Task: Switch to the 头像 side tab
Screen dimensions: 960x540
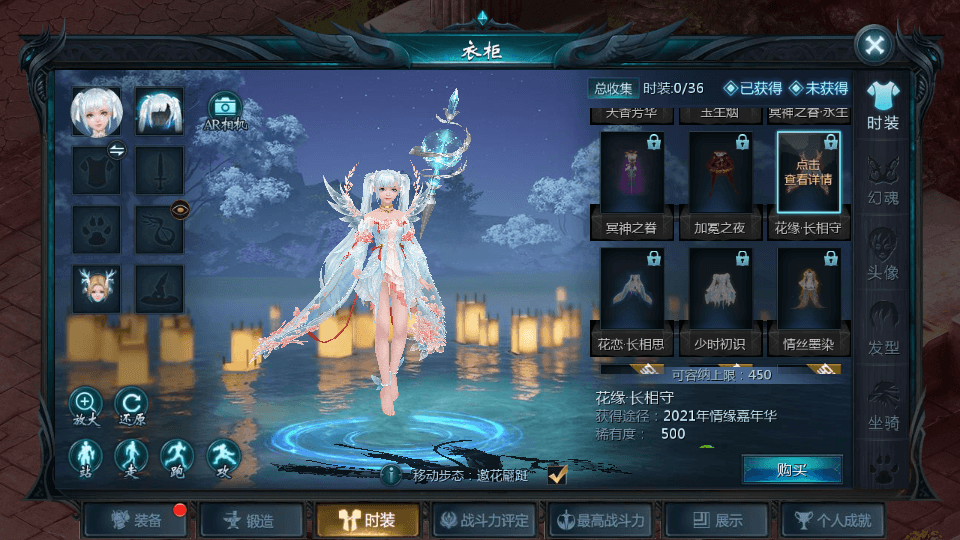Action: pyautogui.click(x=883, y=254)
